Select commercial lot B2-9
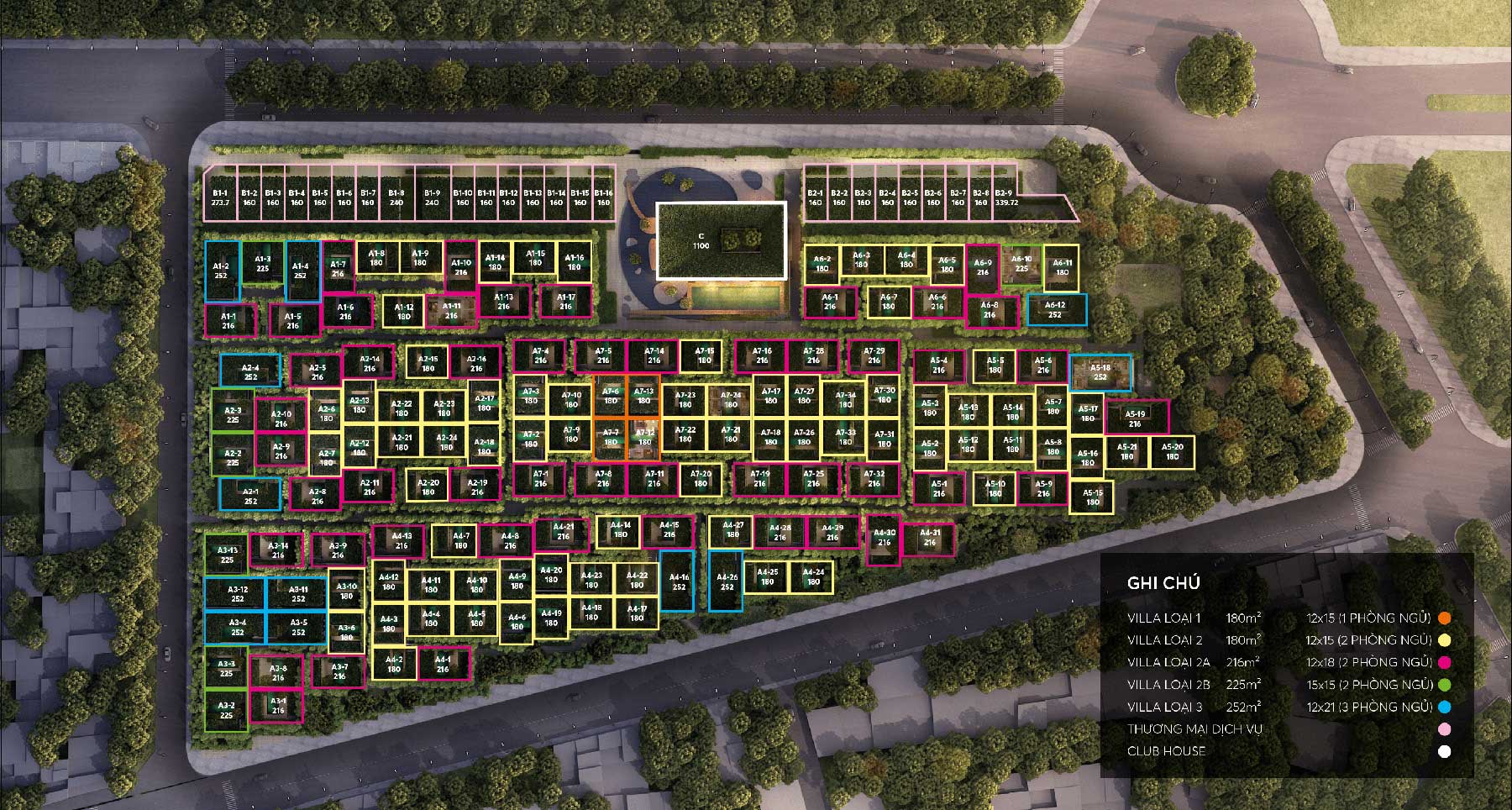The width and height of the screenshot is (1512, 810). click(1007, 197)
